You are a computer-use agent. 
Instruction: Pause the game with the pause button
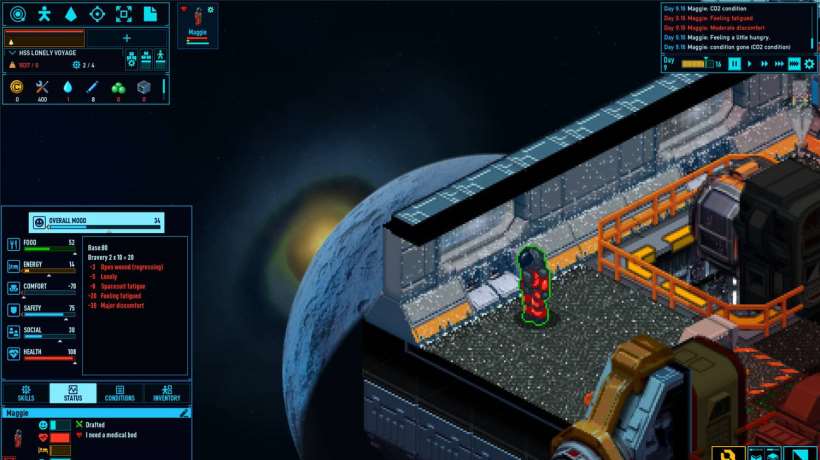tap(735, 64)
